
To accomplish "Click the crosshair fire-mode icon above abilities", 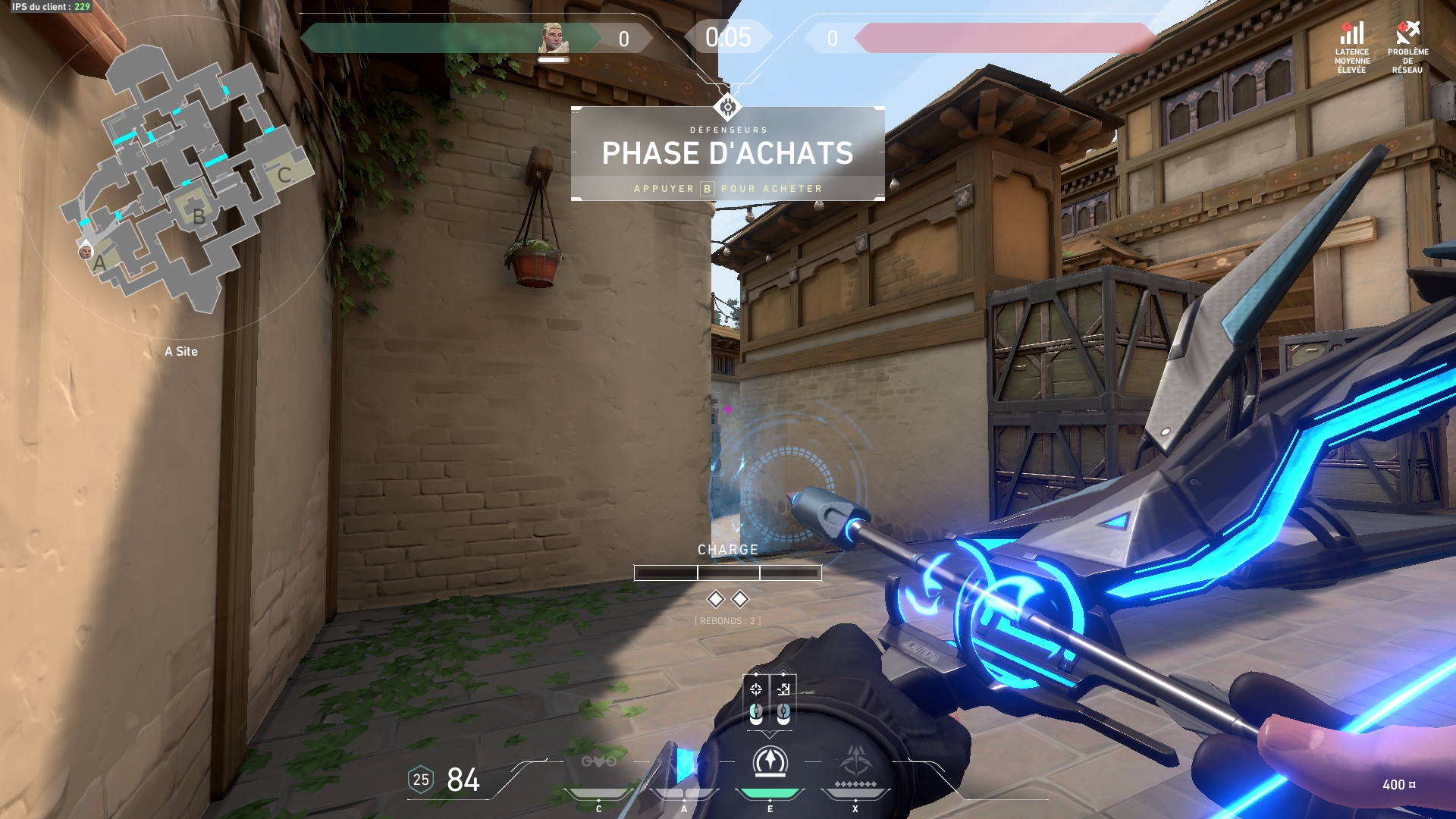I will 756,689.
